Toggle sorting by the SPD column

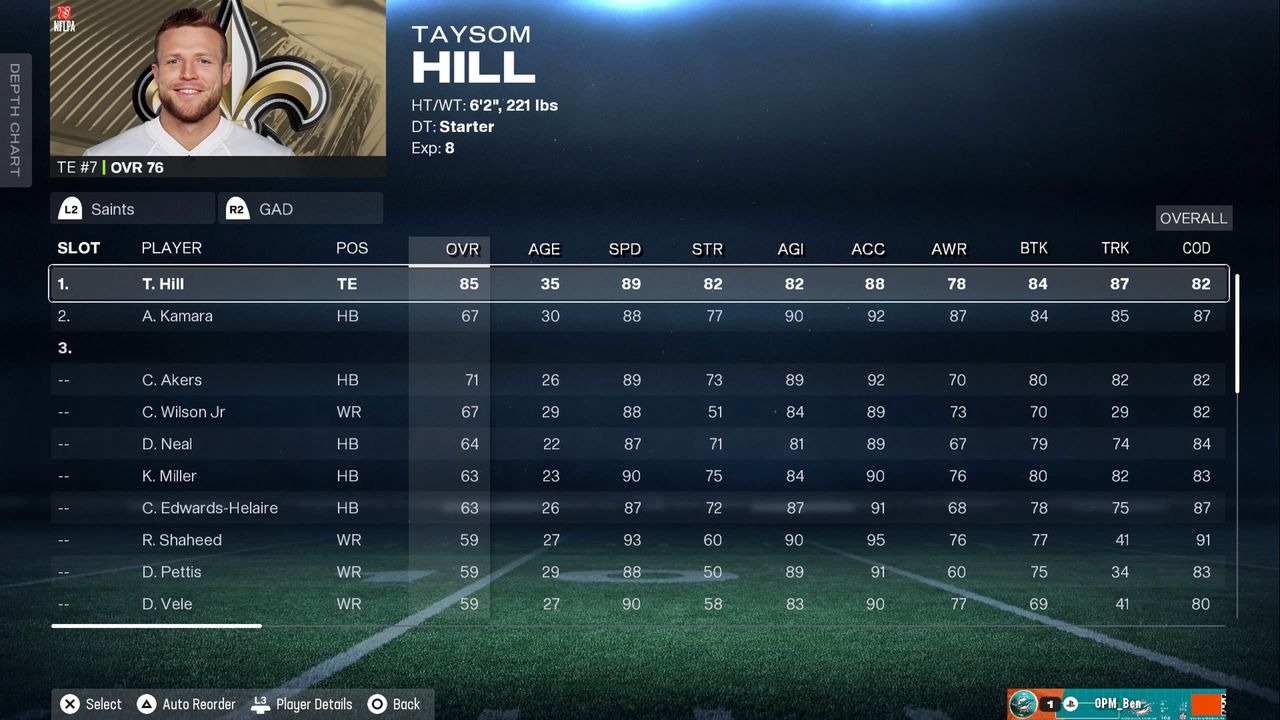[624, 249]
